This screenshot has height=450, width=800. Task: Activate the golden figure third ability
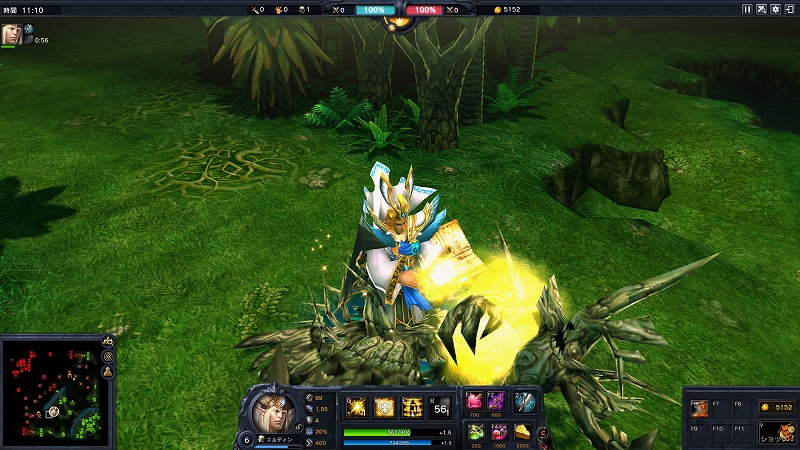412,407
